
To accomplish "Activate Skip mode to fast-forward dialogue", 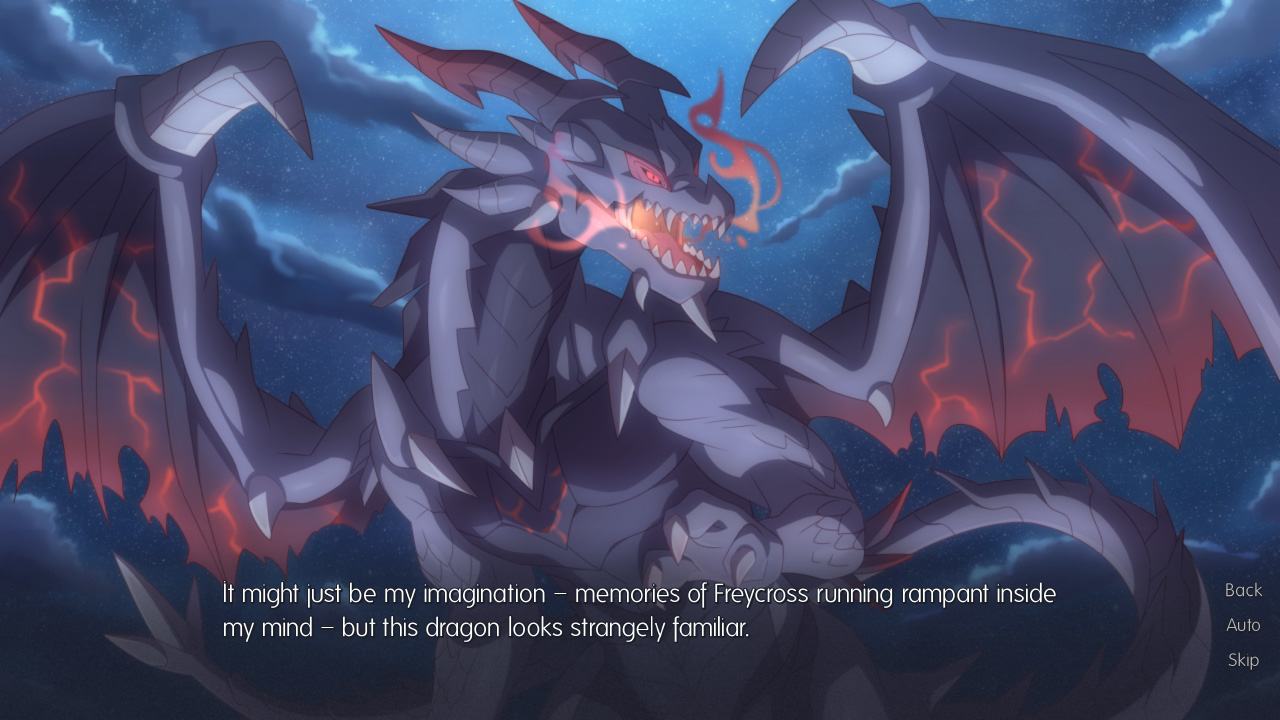I will 1242,659.
